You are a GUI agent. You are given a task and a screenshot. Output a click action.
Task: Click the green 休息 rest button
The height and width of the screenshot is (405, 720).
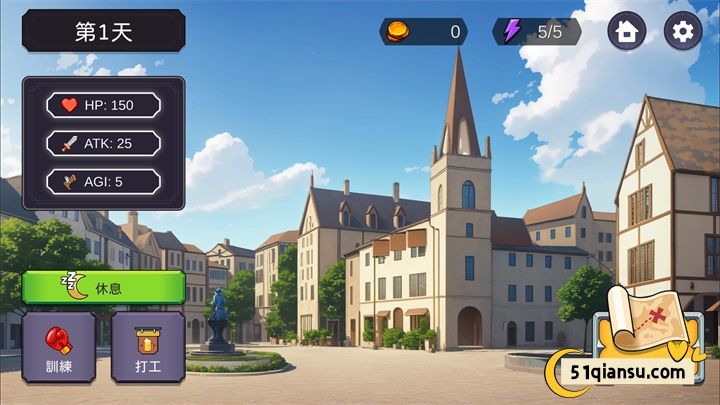(103, 287)
